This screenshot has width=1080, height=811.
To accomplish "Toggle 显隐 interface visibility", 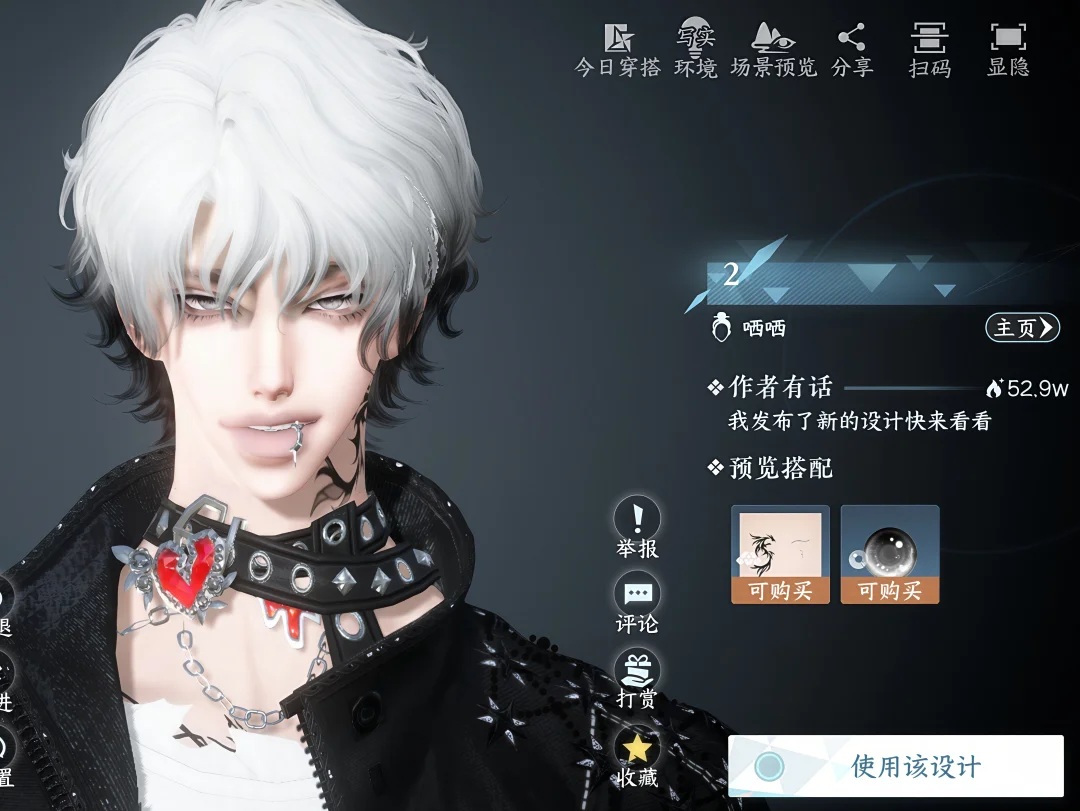I will (x=1008, y=50).
